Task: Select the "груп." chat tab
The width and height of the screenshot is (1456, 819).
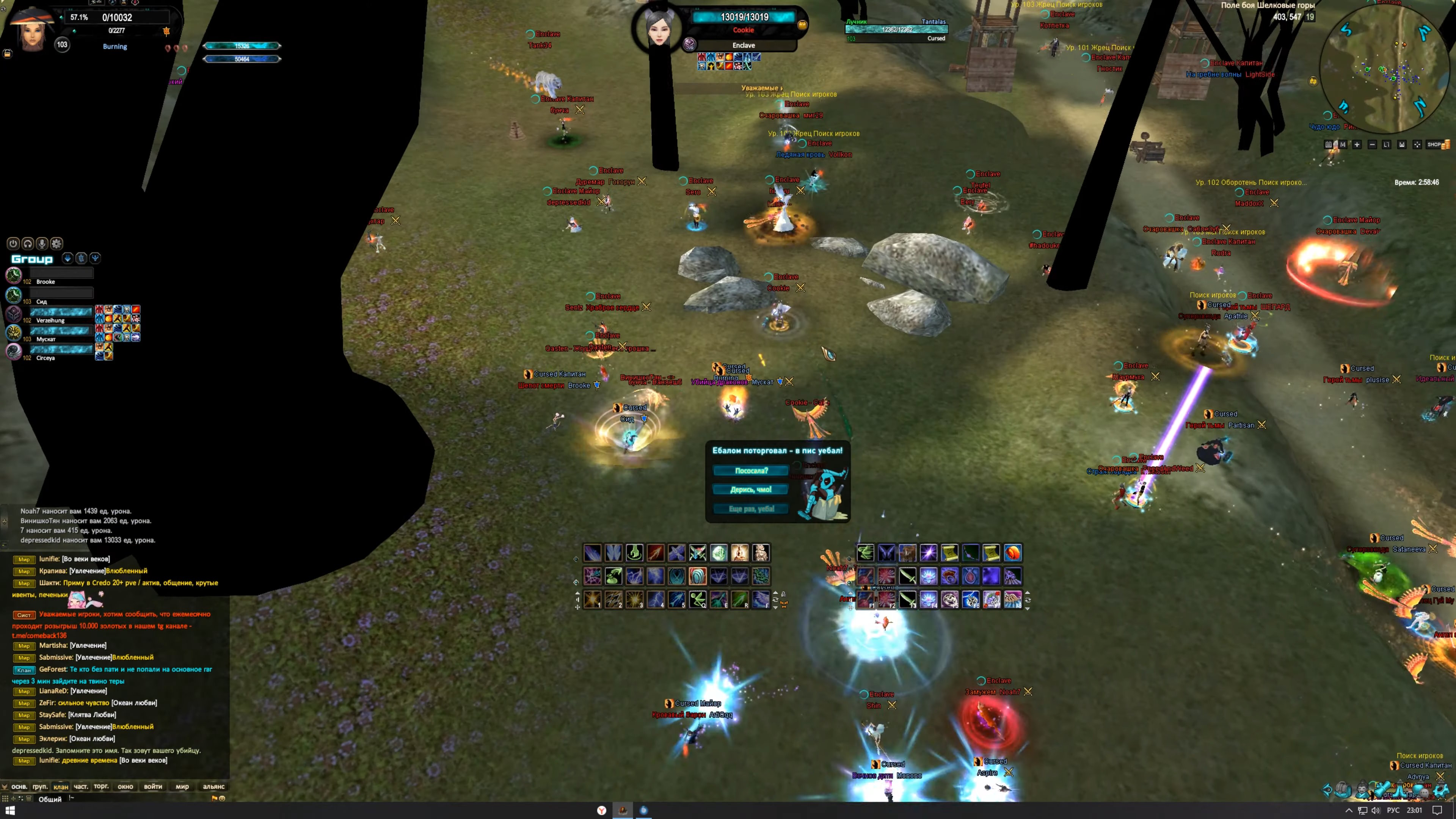Action: click(39, 786)
